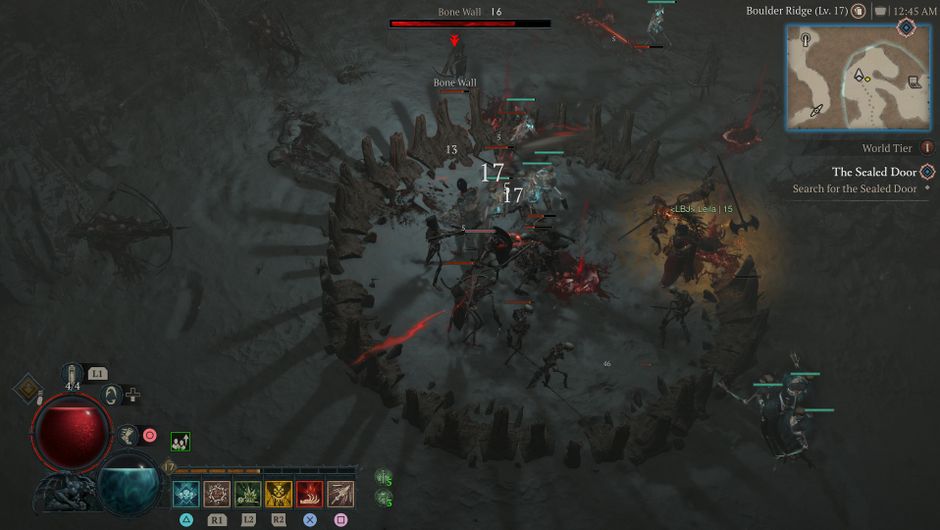Click the portal icon above health globe
Viewport: 940px width, 530px height.
[x=112, y=395]
